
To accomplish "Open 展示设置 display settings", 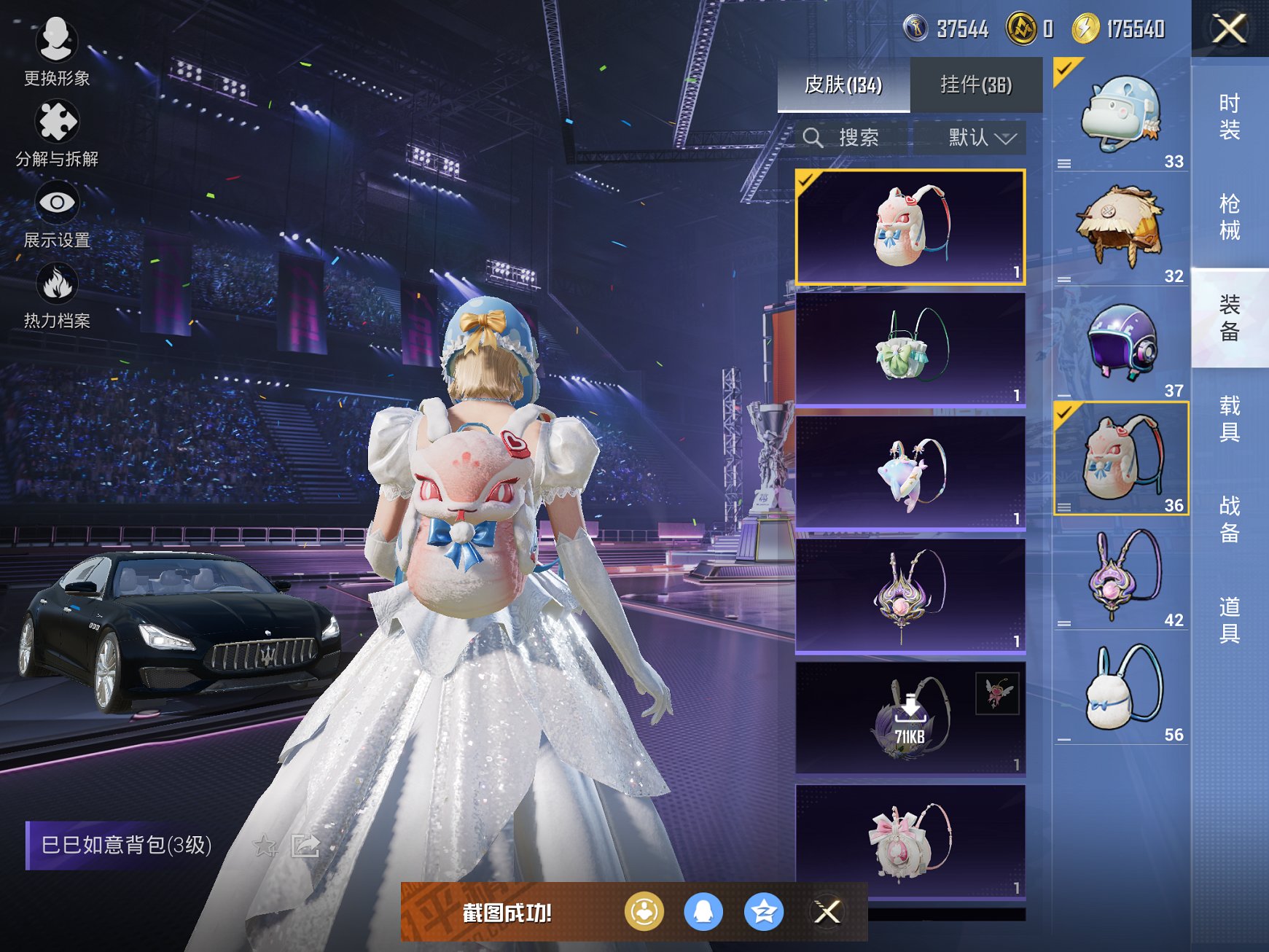I will tap(56, 214).
